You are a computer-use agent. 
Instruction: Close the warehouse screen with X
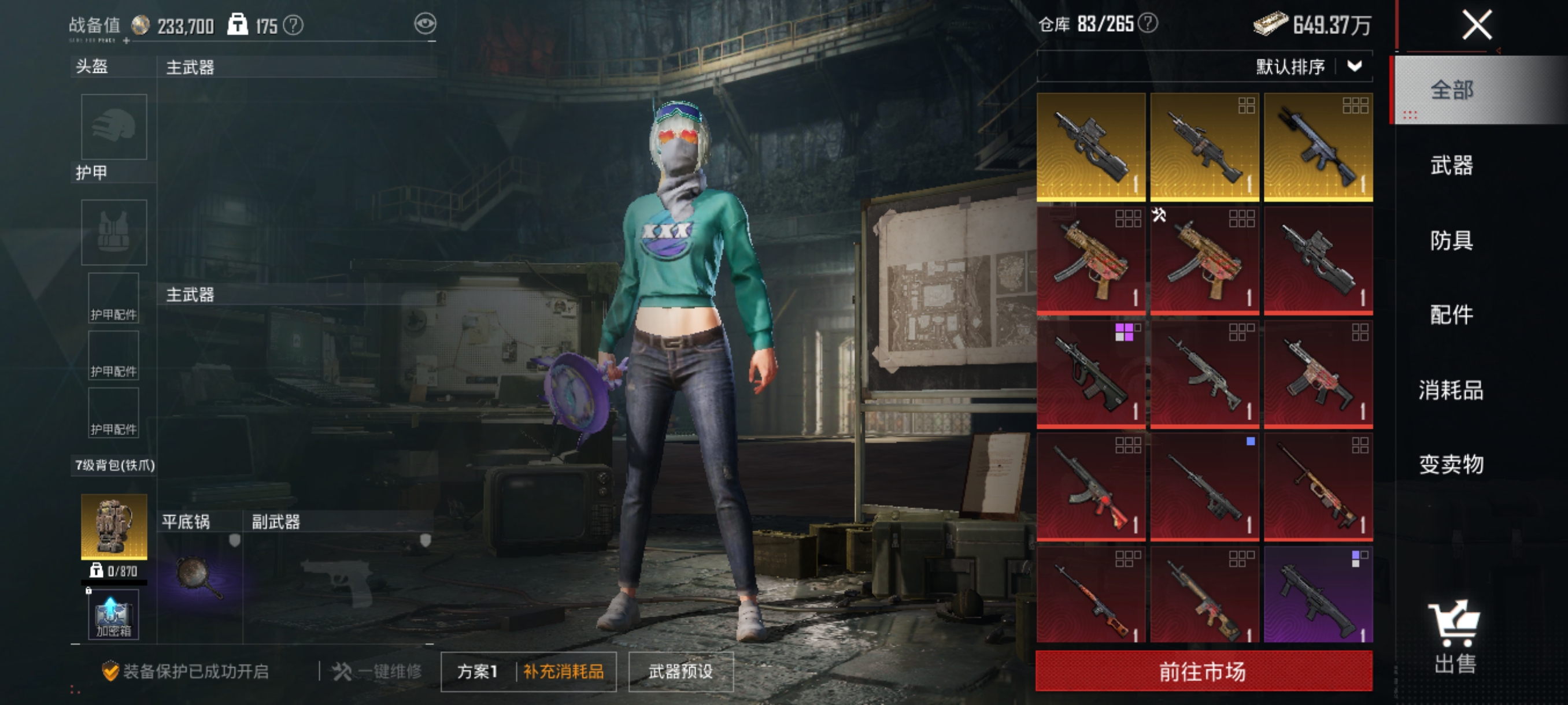[1476, 25]
